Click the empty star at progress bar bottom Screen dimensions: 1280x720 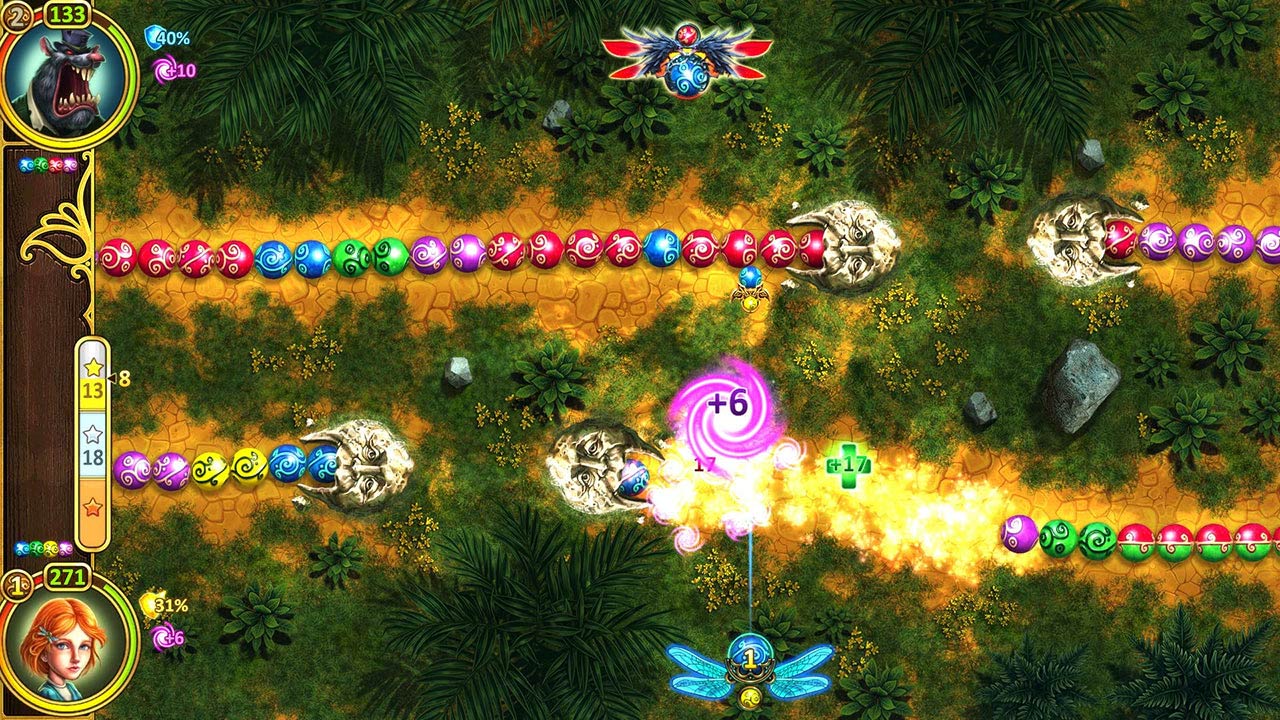pyautogui.click(x=91, y=508)
